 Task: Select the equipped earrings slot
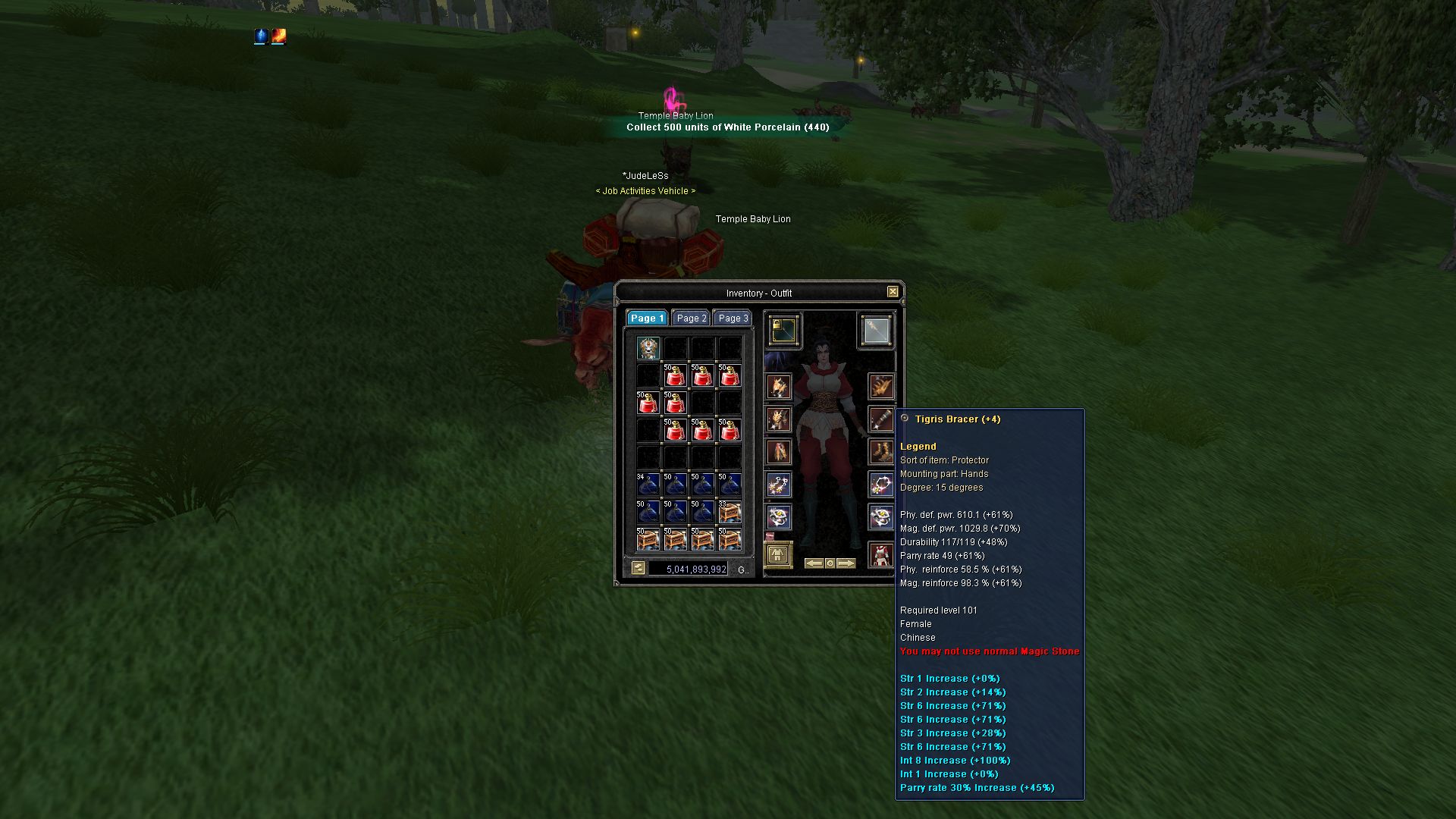coord(779,485)
